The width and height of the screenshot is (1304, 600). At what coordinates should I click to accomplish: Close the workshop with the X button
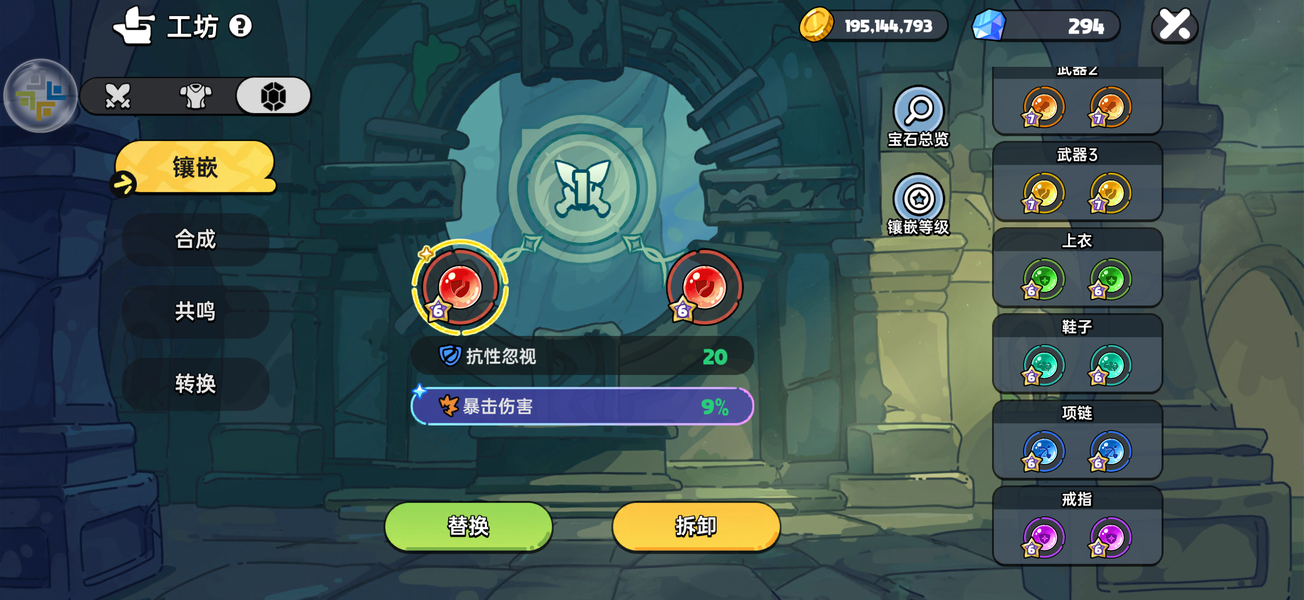[1174, 25]
